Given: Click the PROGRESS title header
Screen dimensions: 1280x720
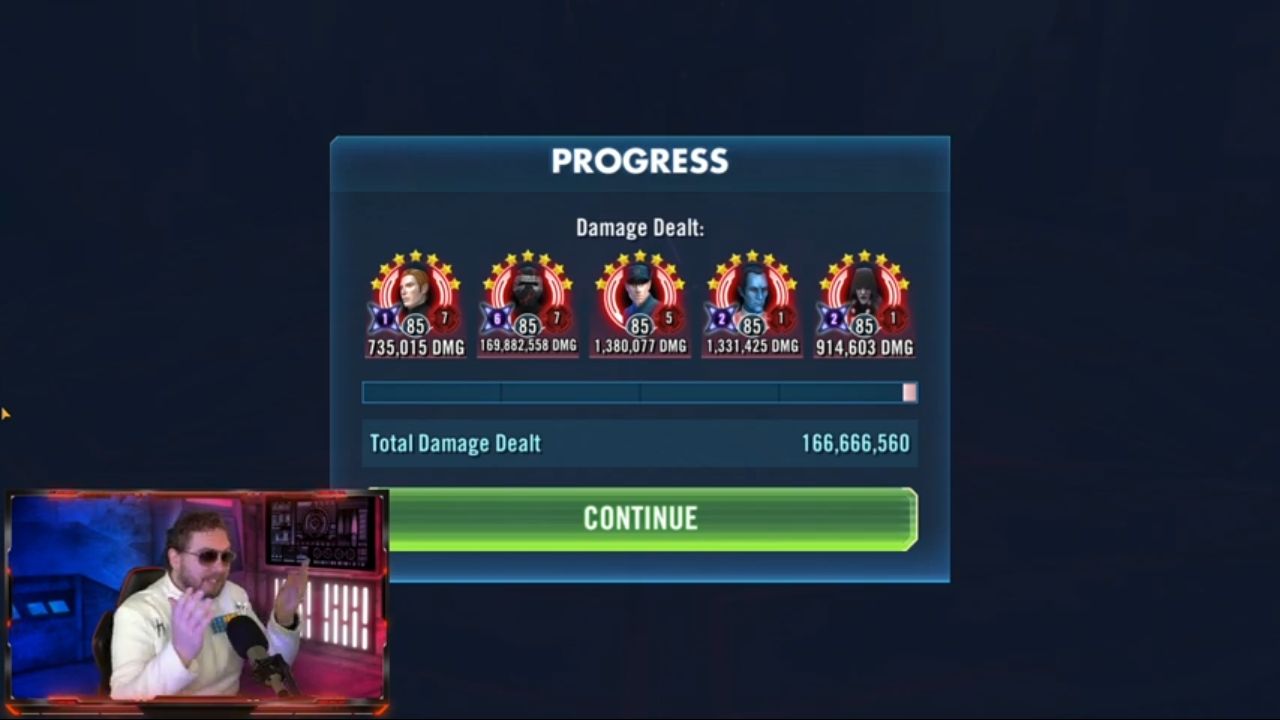Looking at the screenshot, I should click(x=639, y=161).
